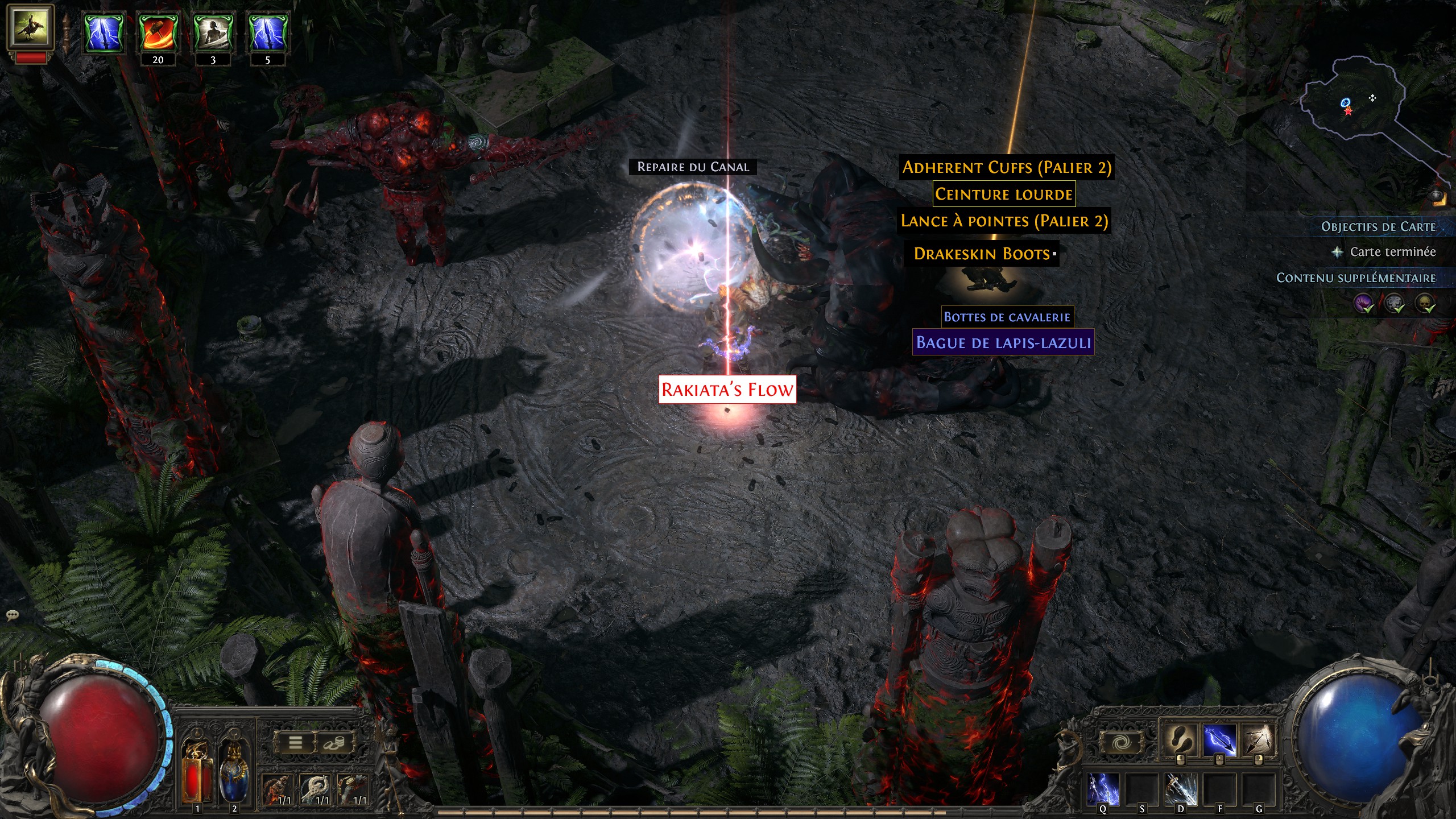Open the hamburger menu button
This screenshot has width=1456, height=819.
(x=295, y=742)
